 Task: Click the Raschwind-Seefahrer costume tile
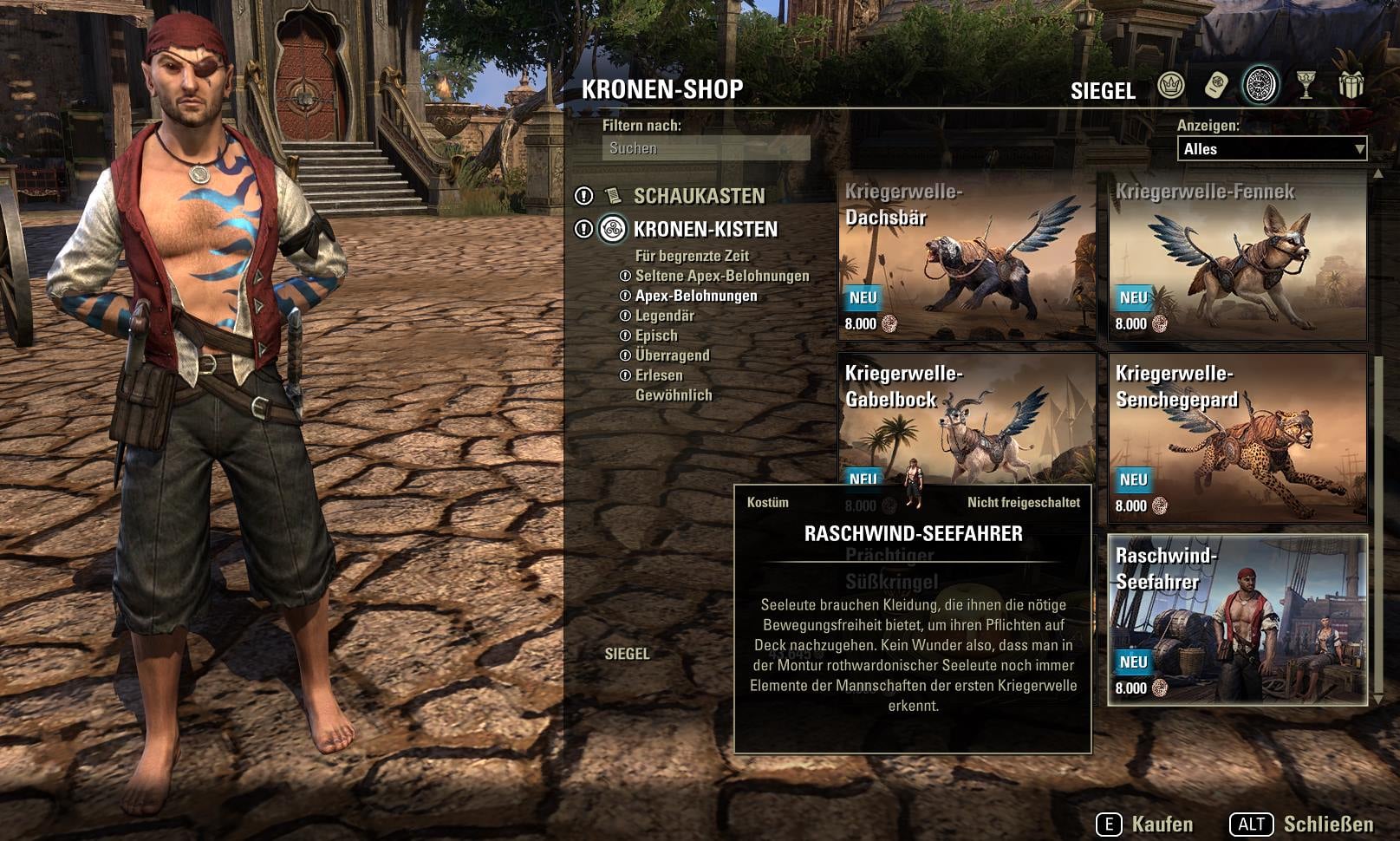tap(1237, 620)
